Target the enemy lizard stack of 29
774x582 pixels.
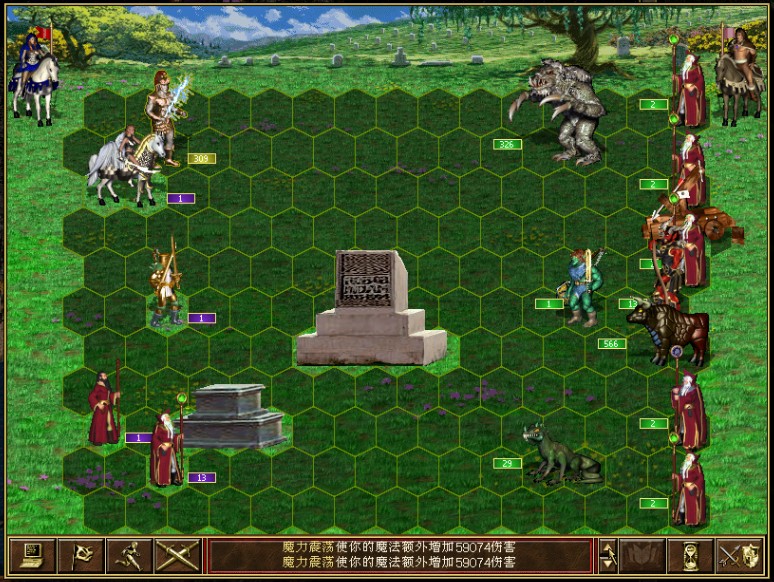click(560, 458)
